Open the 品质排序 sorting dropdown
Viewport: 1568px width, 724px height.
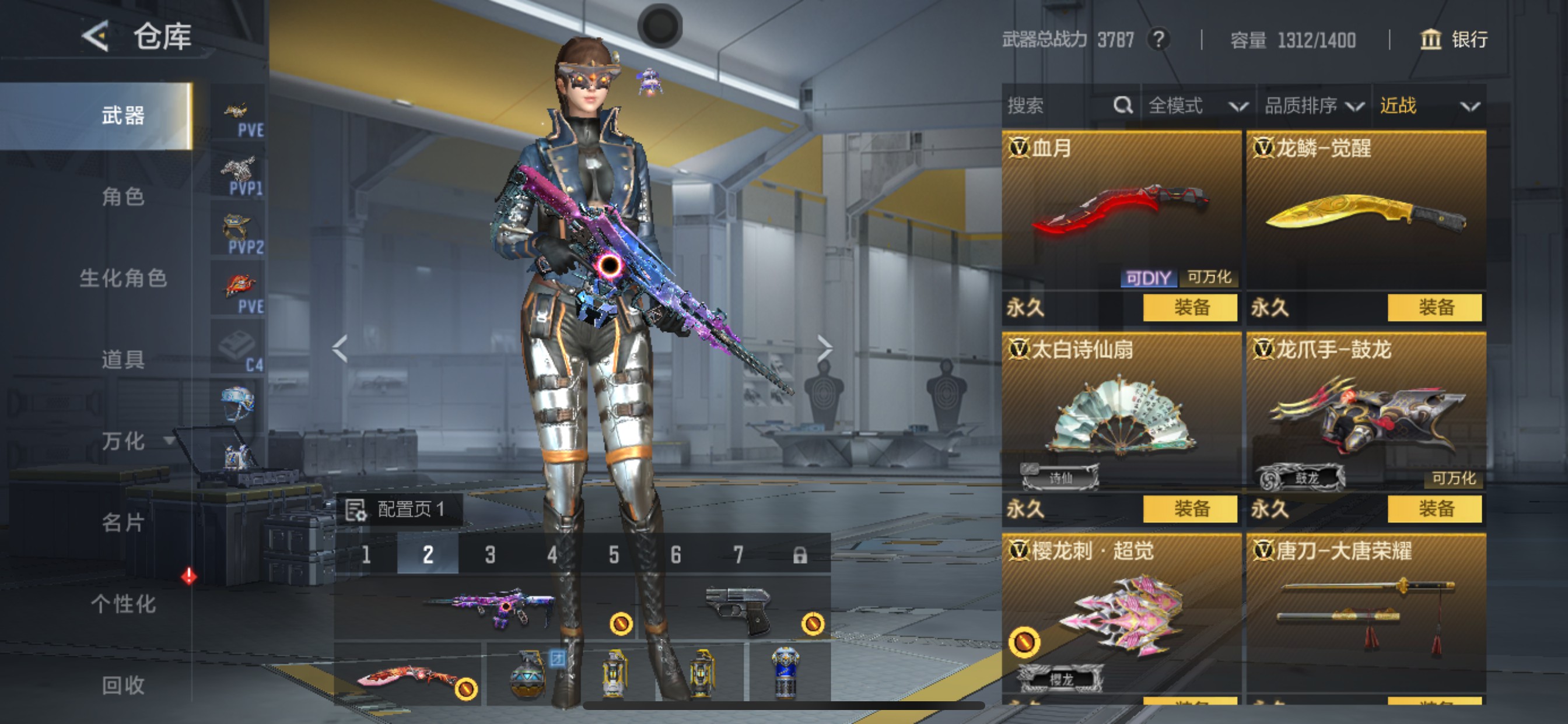pos(1313,106)
